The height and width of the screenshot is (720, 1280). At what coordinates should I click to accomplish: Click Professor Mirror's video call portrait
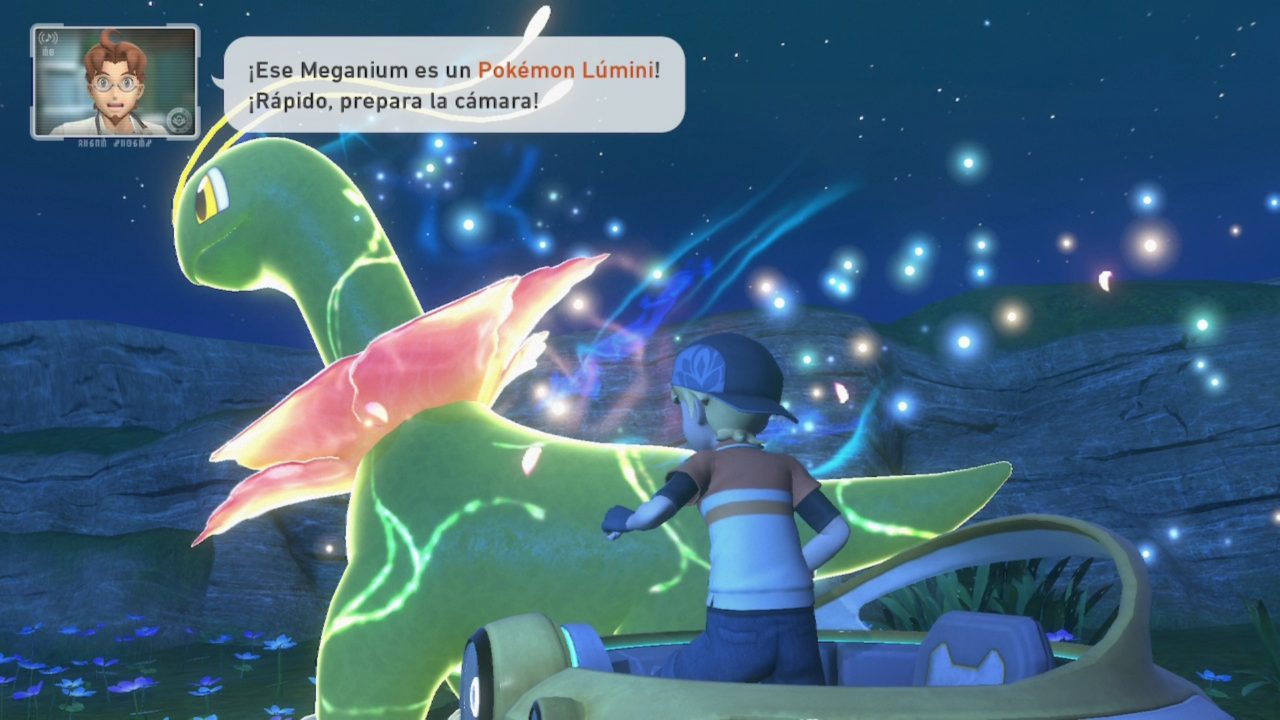point(115,81)
